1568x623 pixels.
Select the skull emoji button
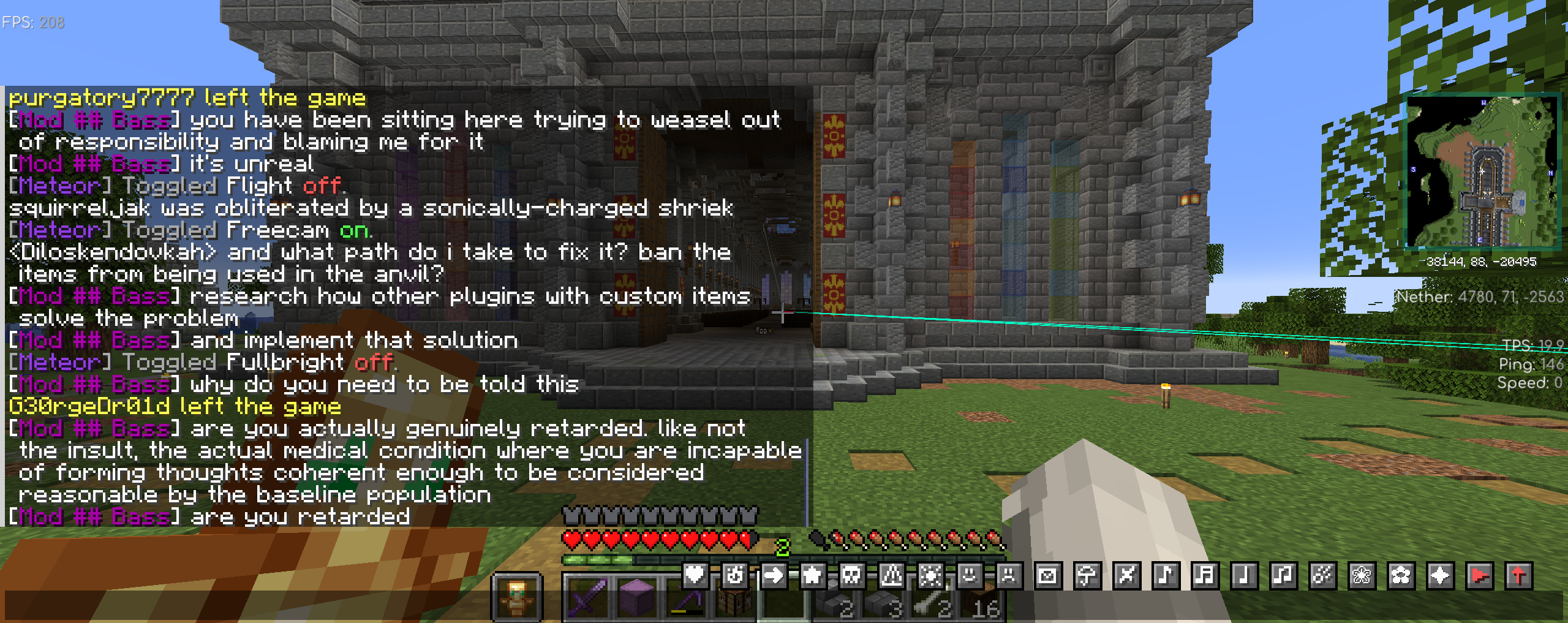coord(852,575)
